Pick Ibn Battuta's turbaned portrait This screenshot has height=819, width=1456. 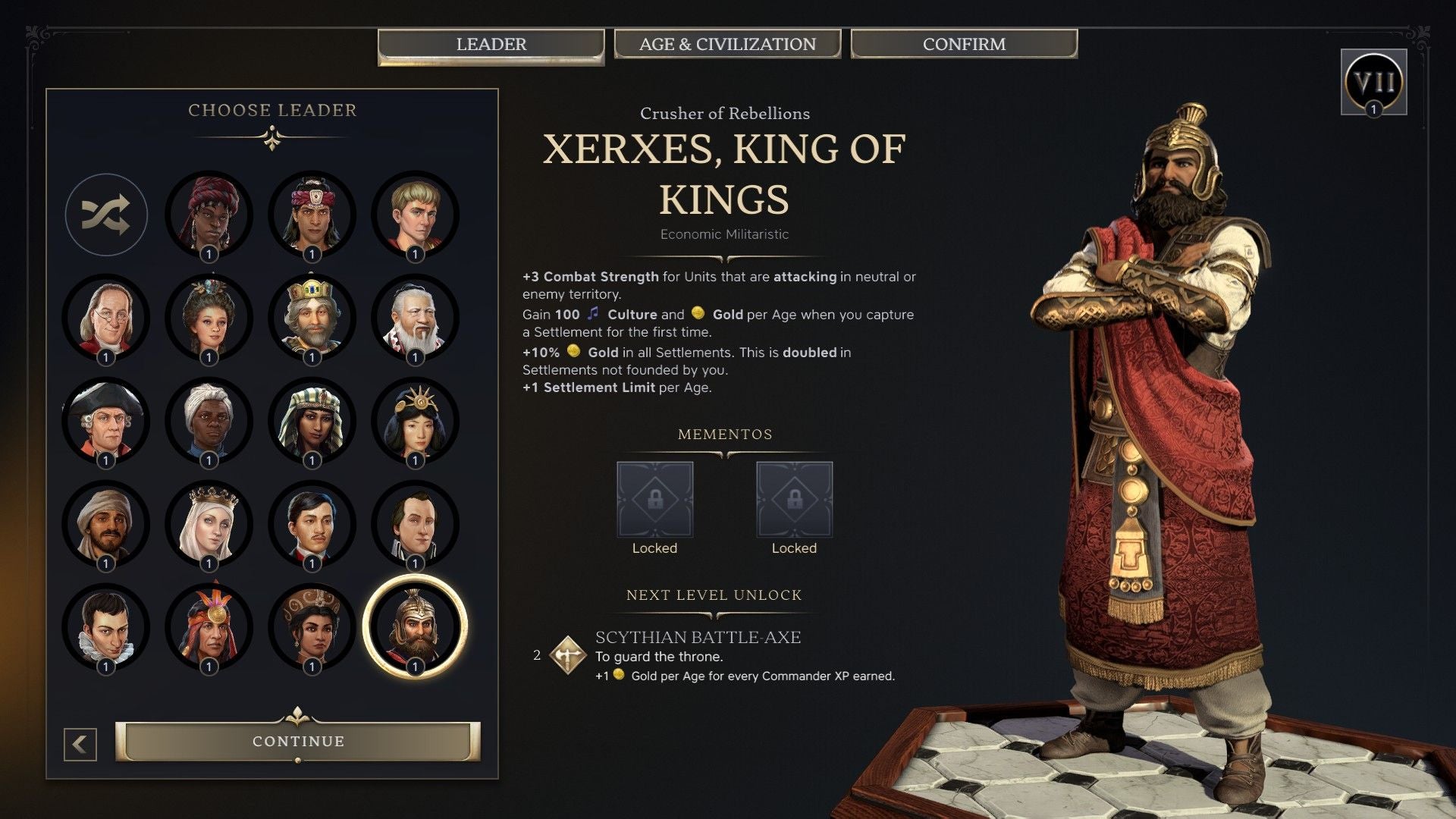[106, 523]
